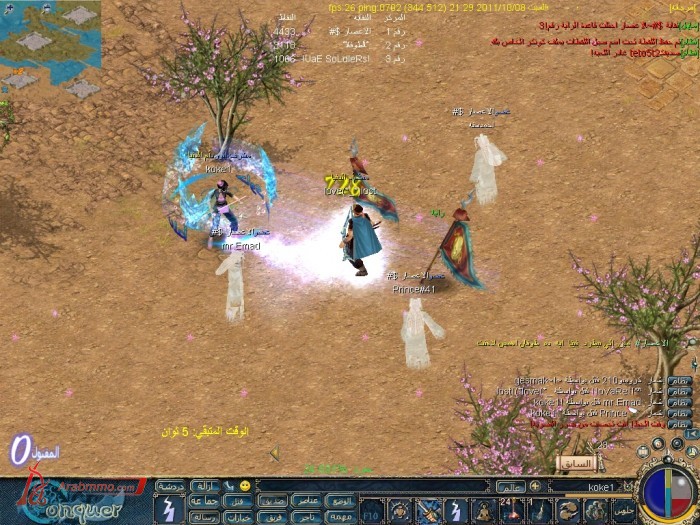Switch chat channel with the عالم button
Viewport: 700px width, 525px height.
[510, 486]
